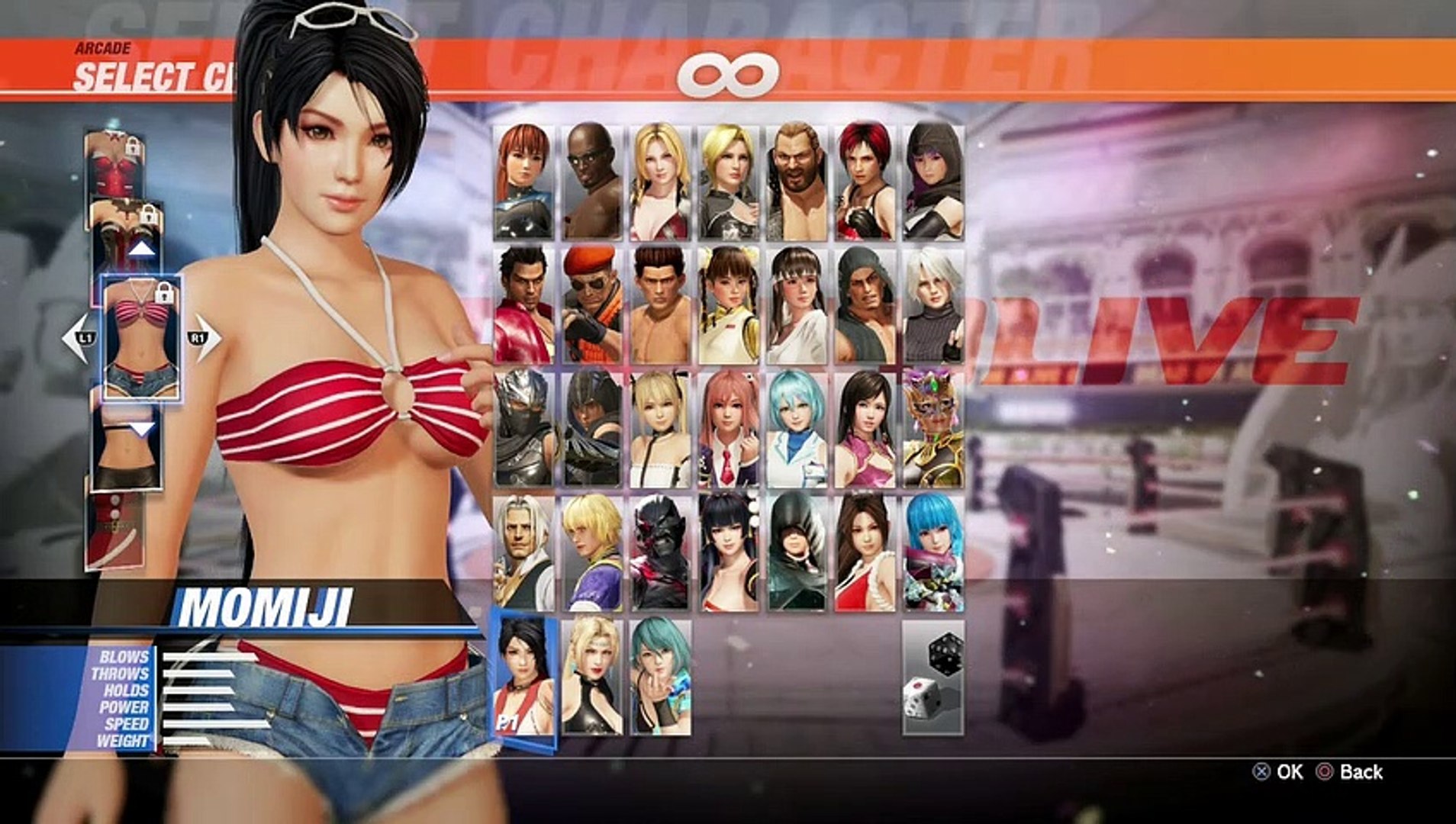Choose the bald fighter wearing sunglasses
The image size is (1456, 824).
[591, 182]
